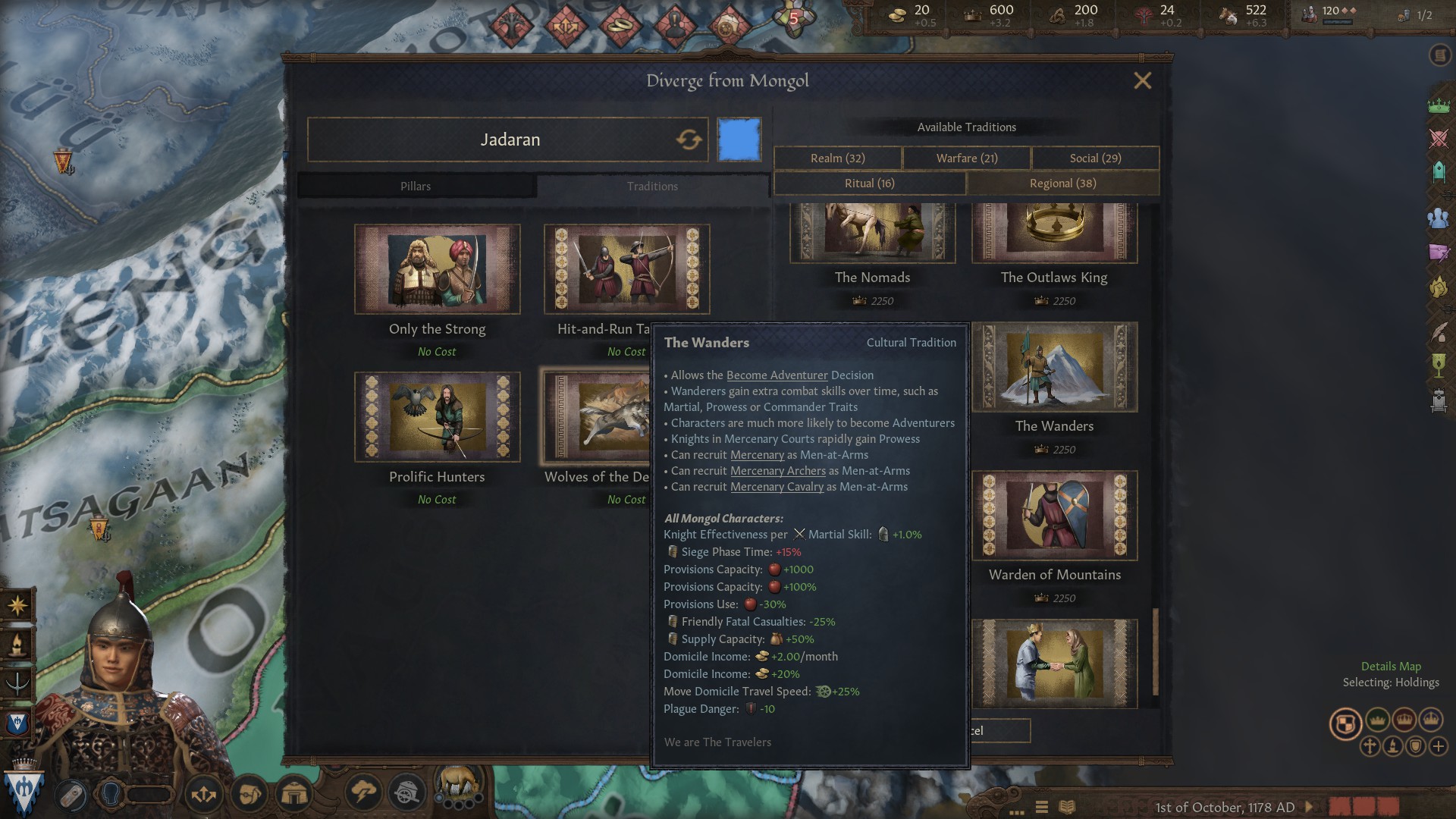This screenshot has height=819, width=1456.
Task: Select the Hit-and-Run tradition slot
Action: pyautogui.click(x=626, y=269)
